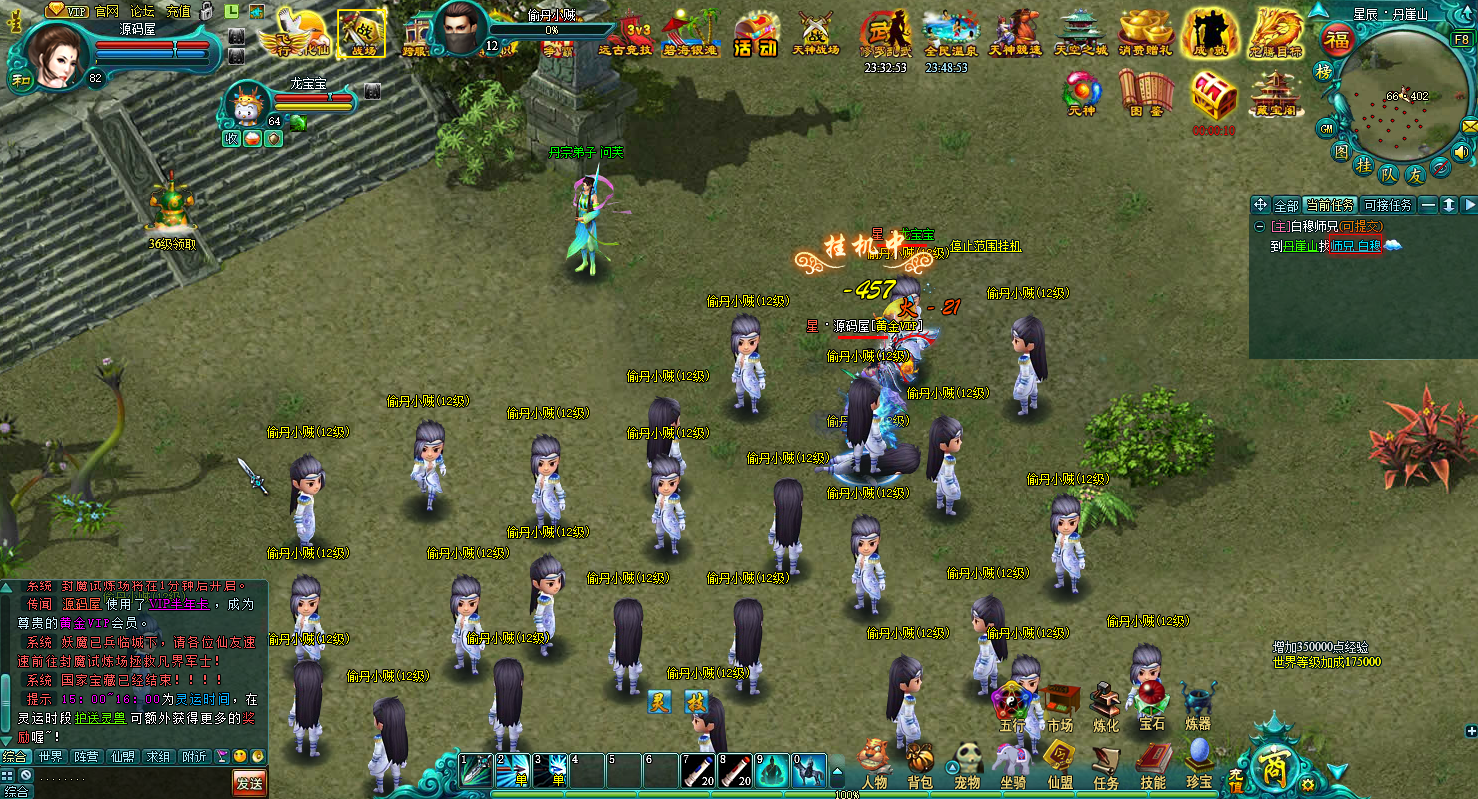Open the 坐骑 elephant mount menu
The height and width of the screenshot is (799, 1478).
click(x=1013, y=763)
